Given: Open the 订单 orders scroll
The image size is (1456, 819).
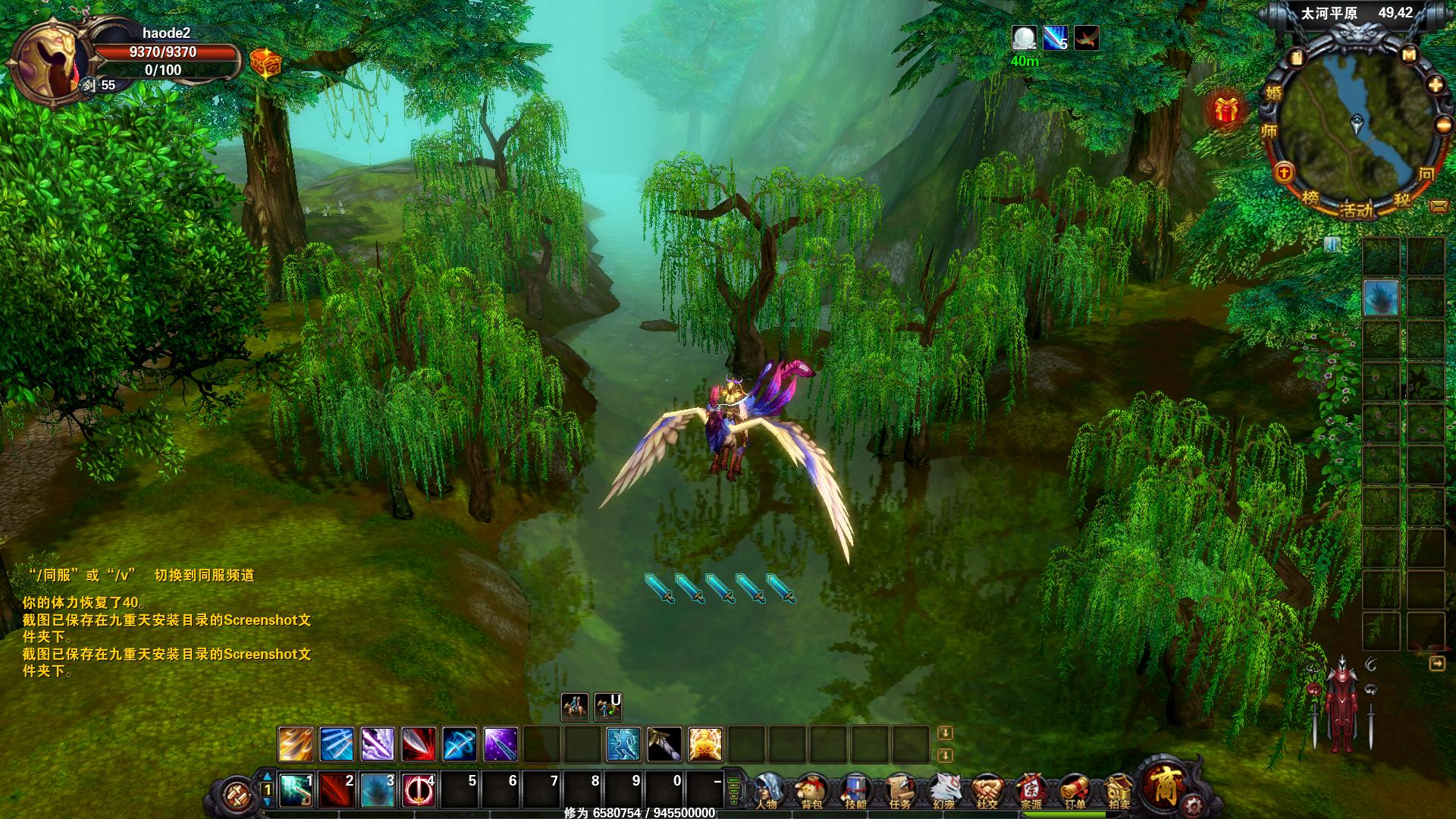Looking at the screenshot, I should (1075, 790).
